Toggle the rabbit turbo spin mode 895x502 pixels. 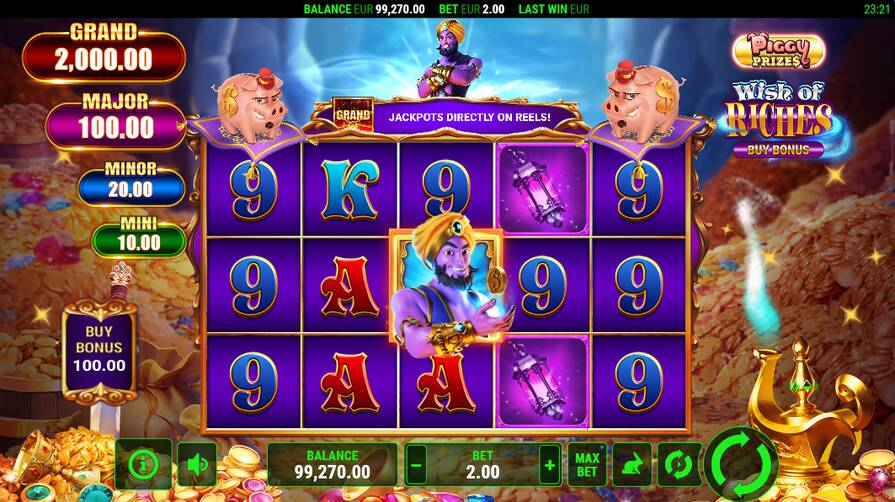coord(631,464)
